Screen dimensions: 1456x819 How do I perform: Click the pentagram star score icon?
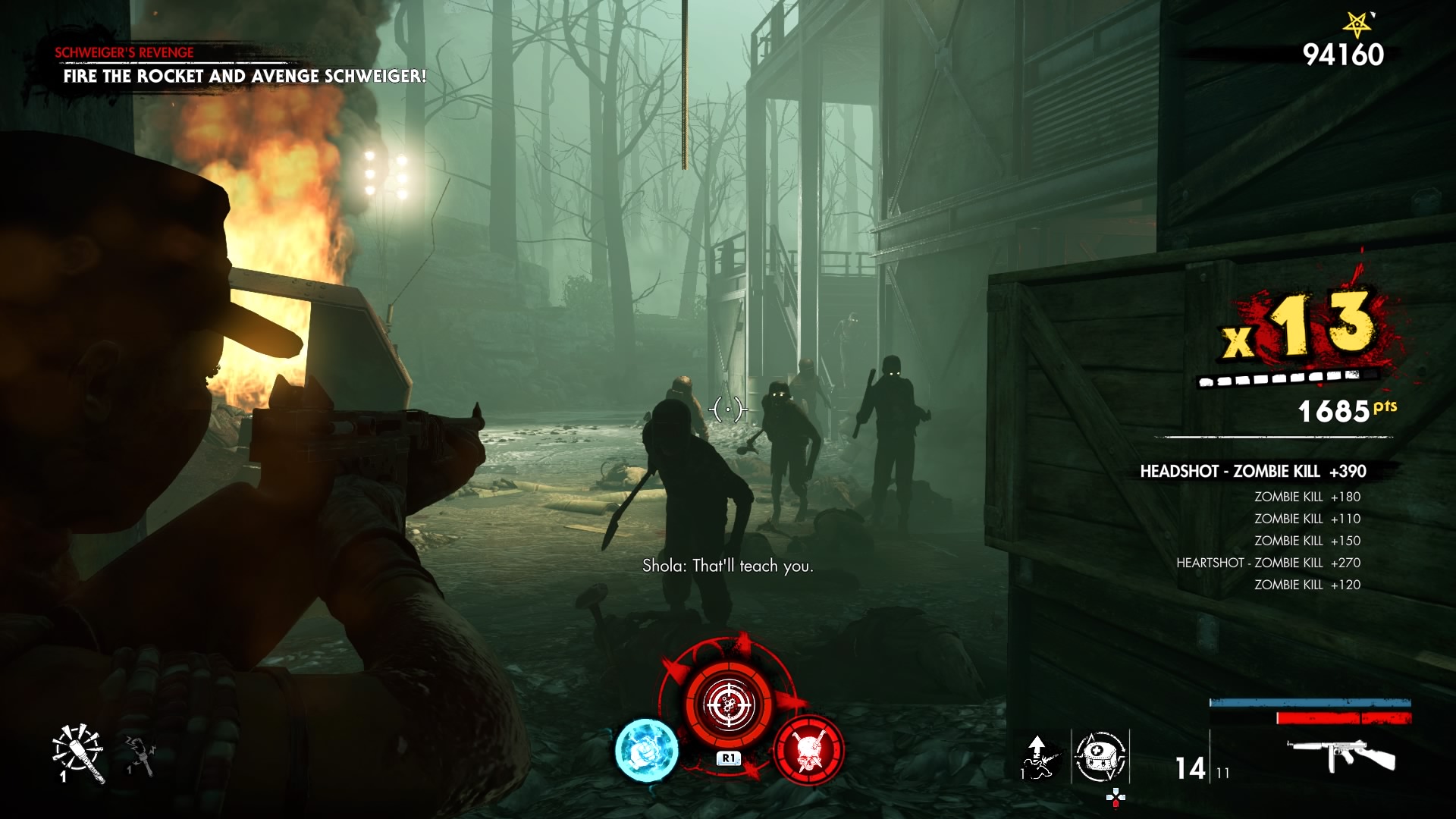pos(1357,24)
